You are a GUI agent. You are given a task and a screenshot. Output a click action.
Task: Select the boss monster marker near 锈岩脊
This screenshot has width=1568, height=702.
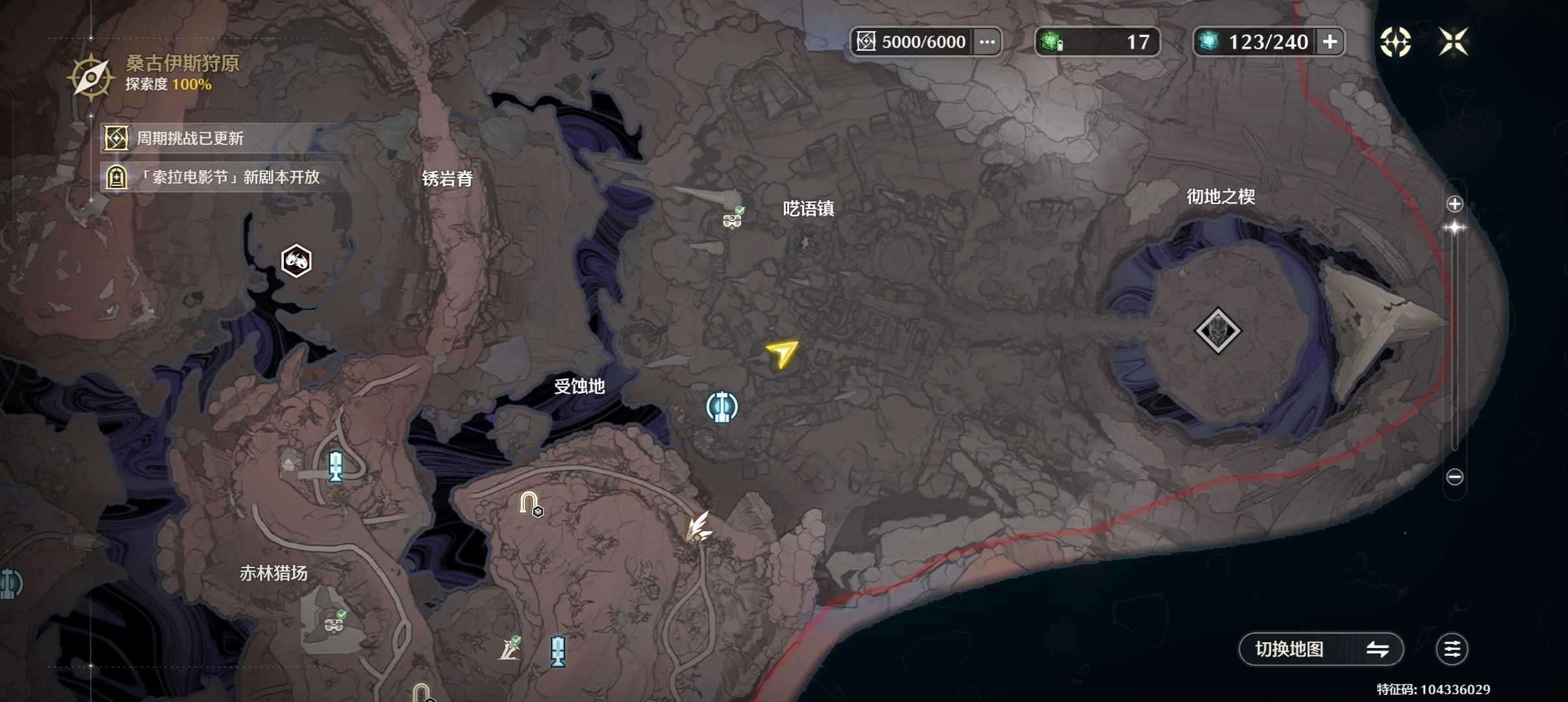tap(296, 261)
